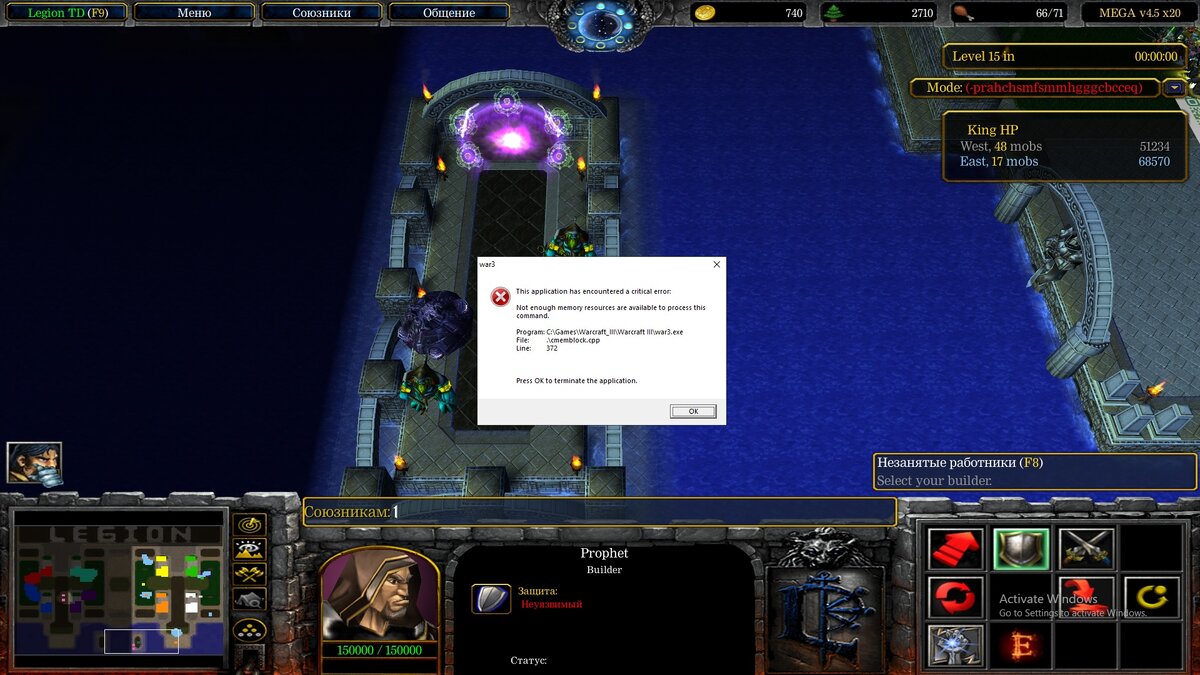The width and height of the screenshot is (1200, 675).
Task: Toggle minimap creep camp display button
Action: 249,599
